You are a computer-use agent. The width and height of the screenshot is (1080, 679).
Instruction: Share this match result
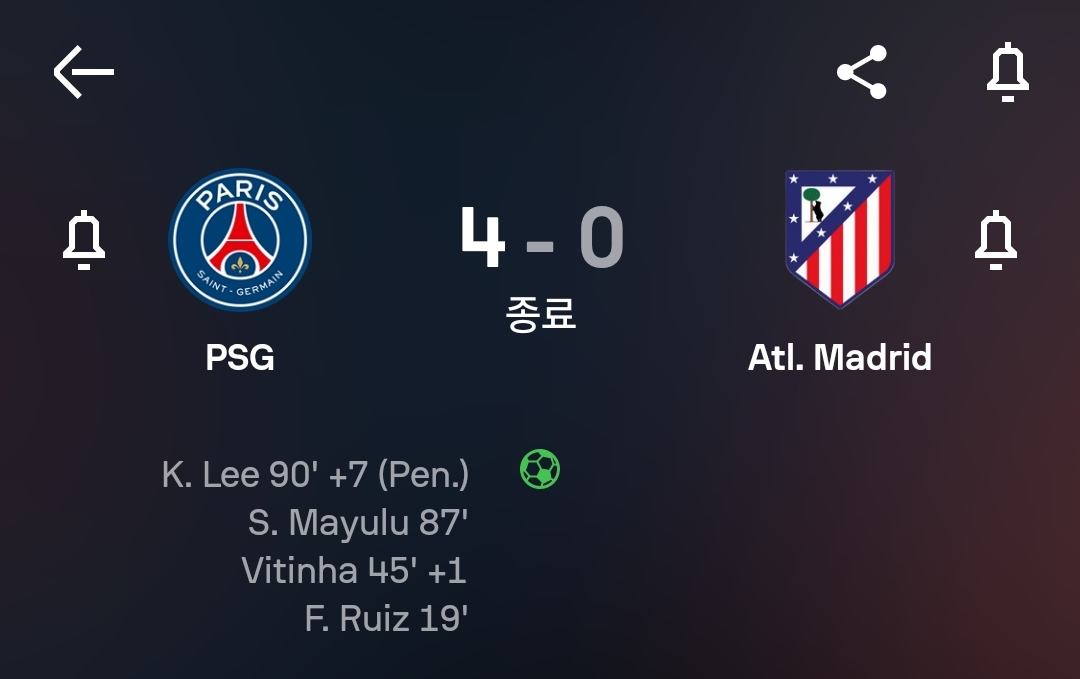(862, 72)
